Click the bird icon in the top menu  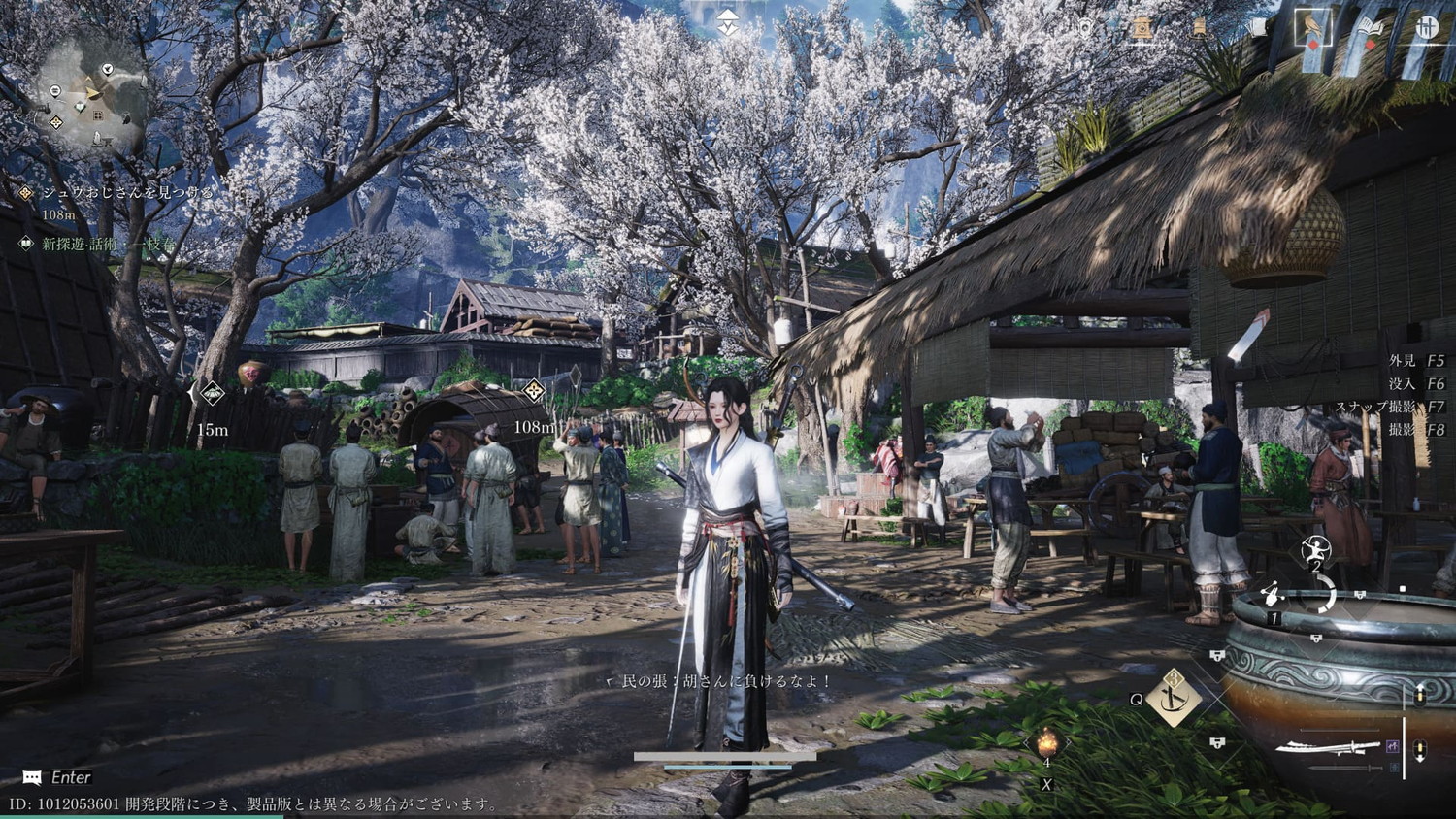1312,27
